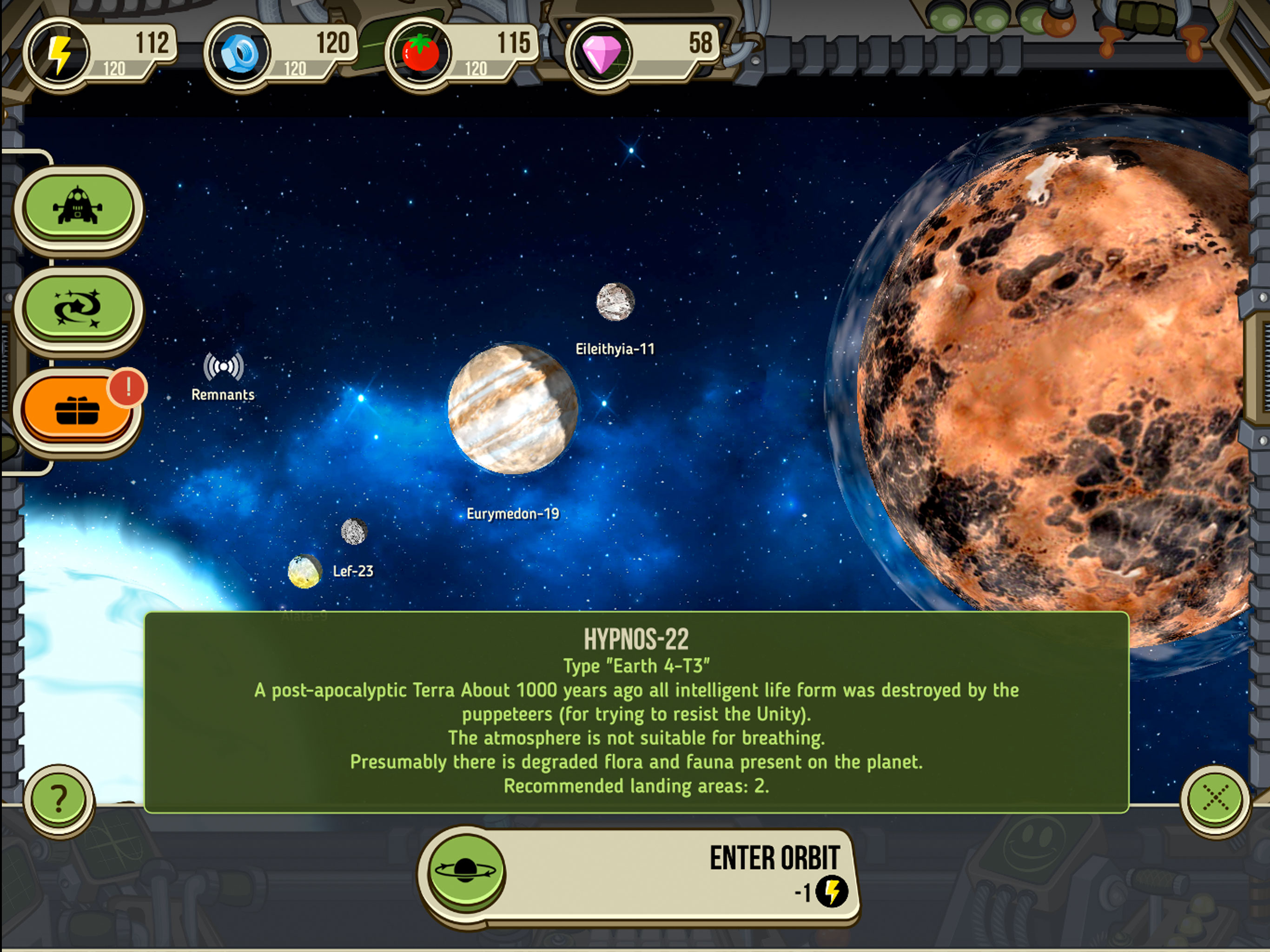Viewport: 1270px width, 952px height.
Task: Open the galaxy map button
Action: (x=78, y=308)
